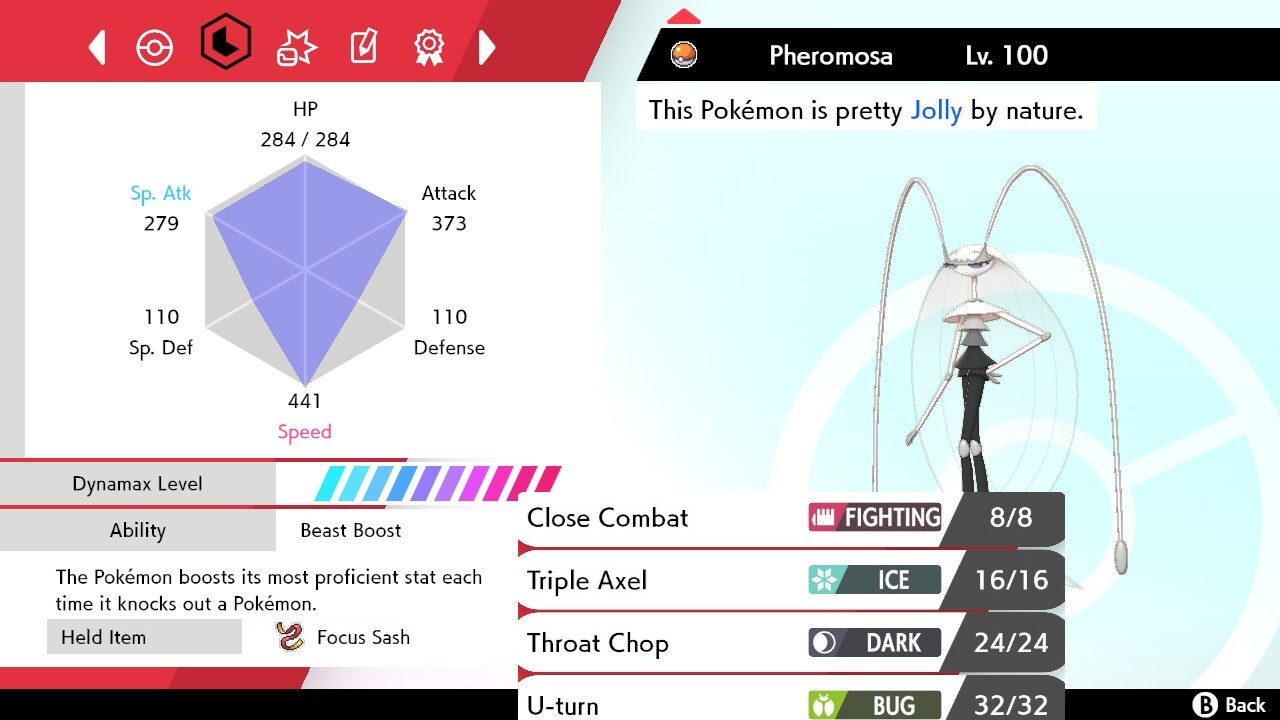
Task: Click the Beast Boost ability
Action: (x=350, y=530)
